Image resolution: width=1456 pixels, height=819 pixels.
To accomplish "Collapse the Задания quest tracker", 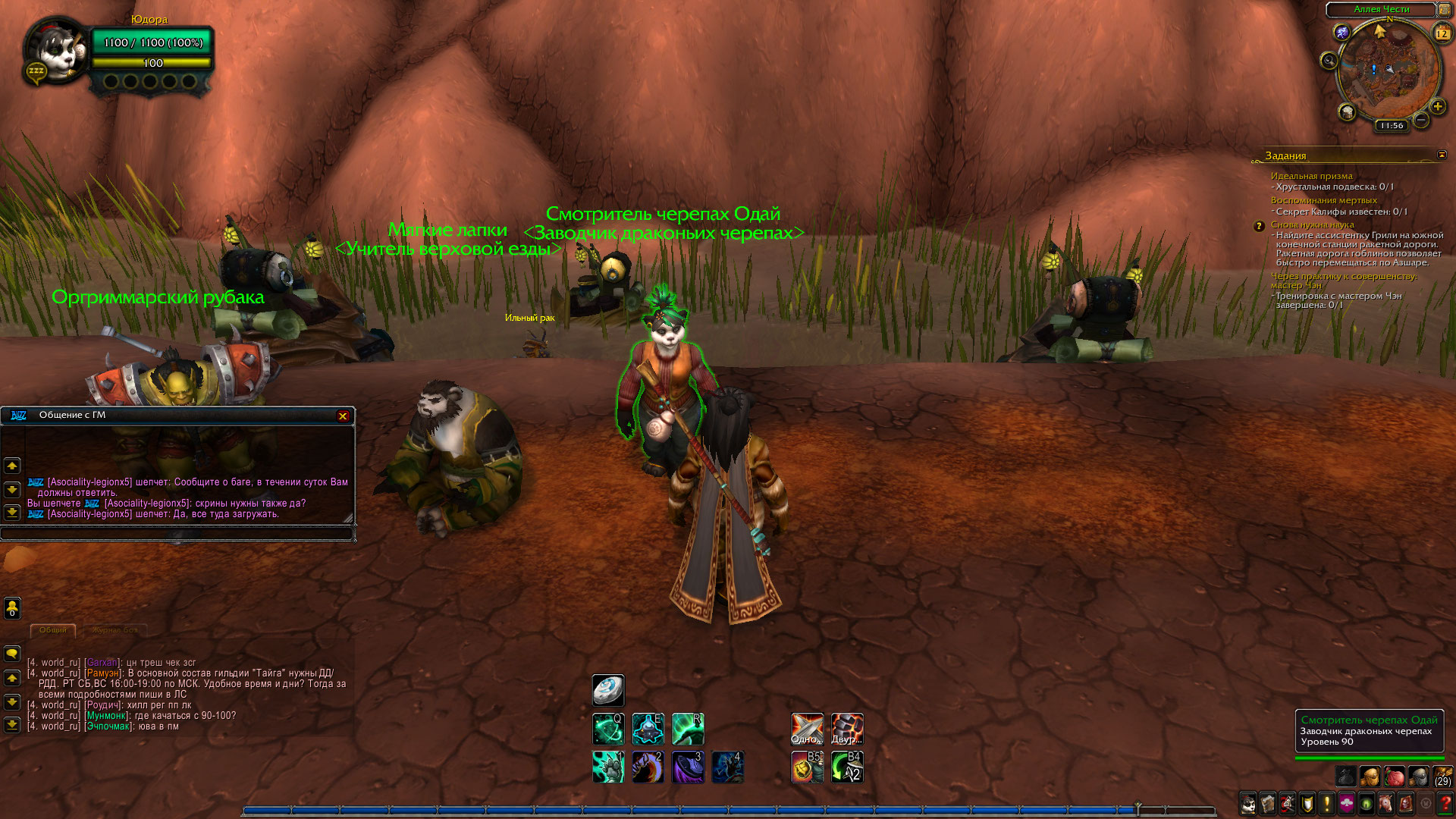I will [1442, 155].
